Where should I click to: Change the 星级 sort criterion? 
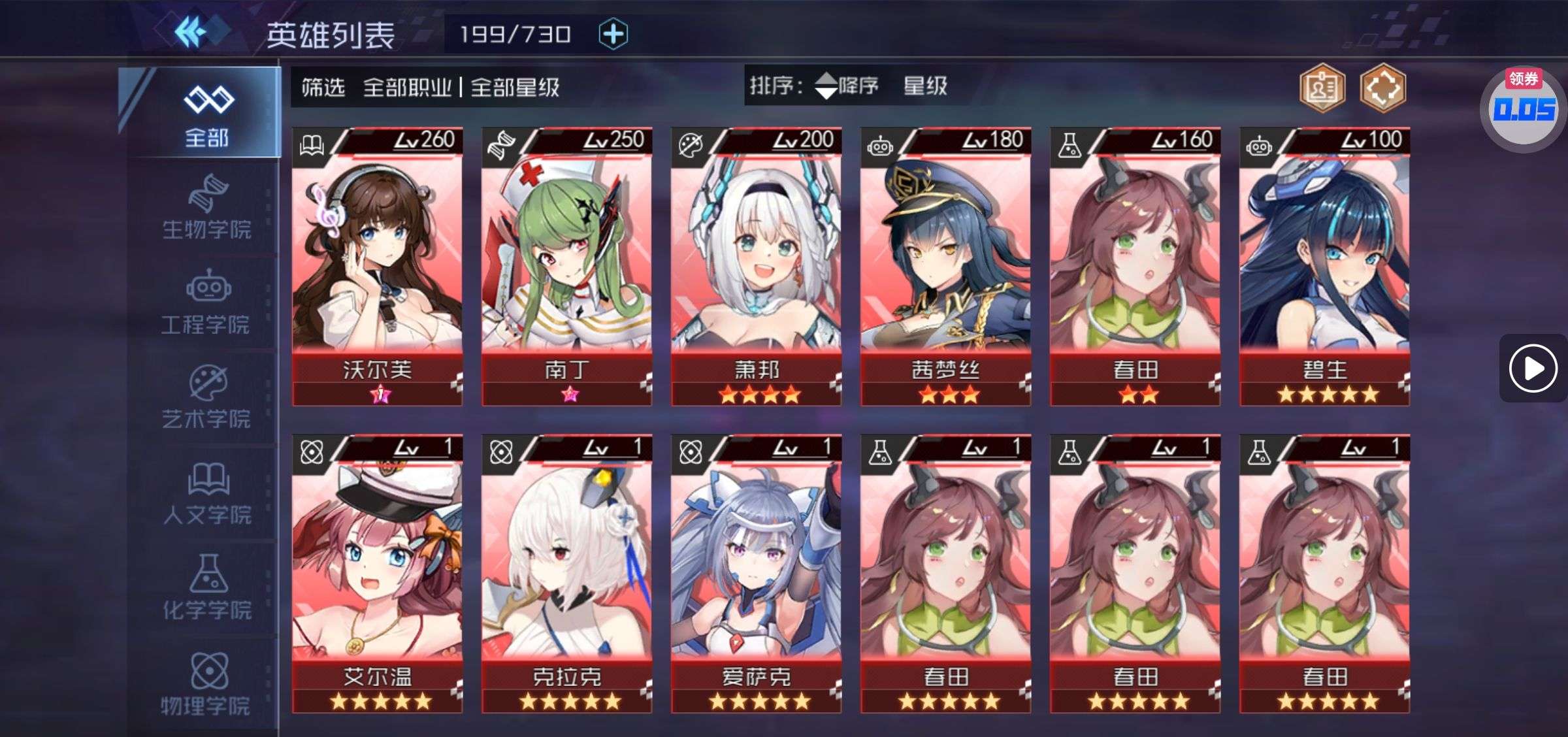(x=924, y=86)
